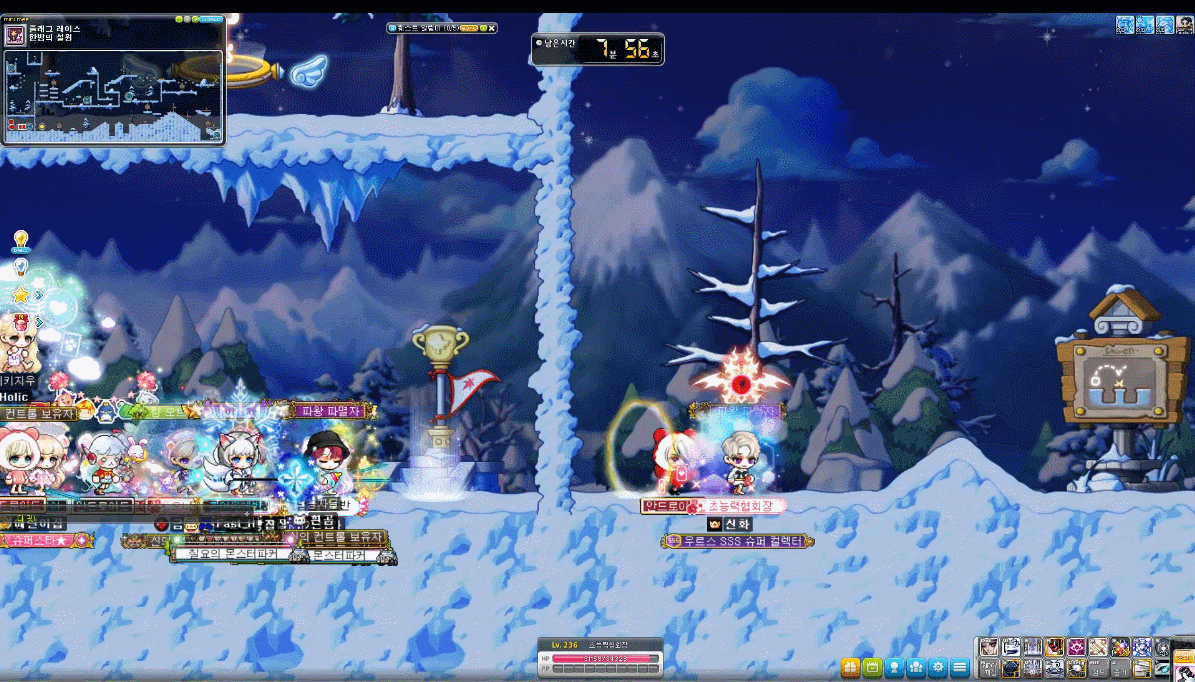Activate the red demon skill slot
This screenshot has height=682, width=1195.
(x=1055, y=647)
